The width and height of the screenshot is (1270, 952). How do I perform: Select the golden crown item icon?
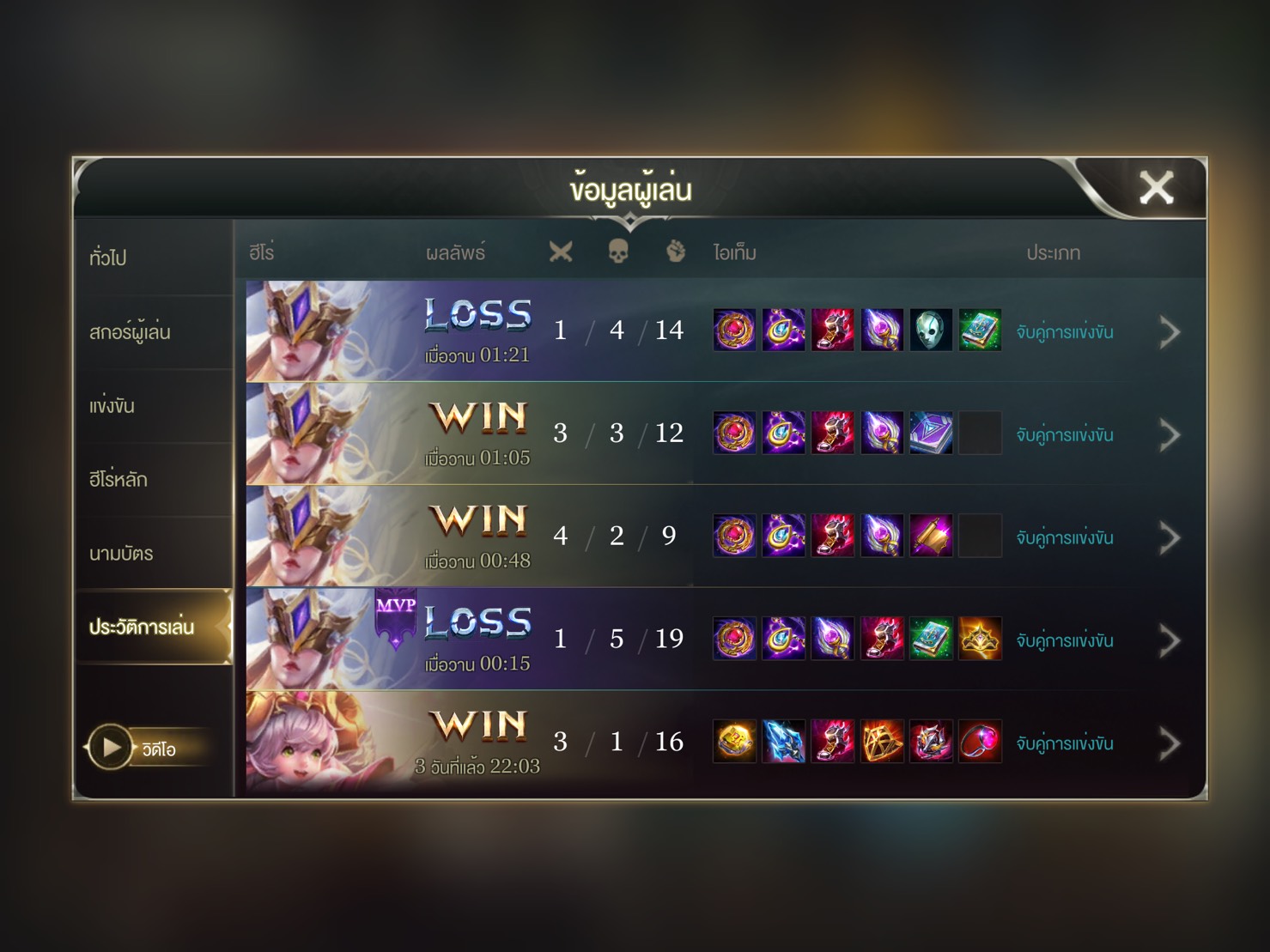[980, 639]
